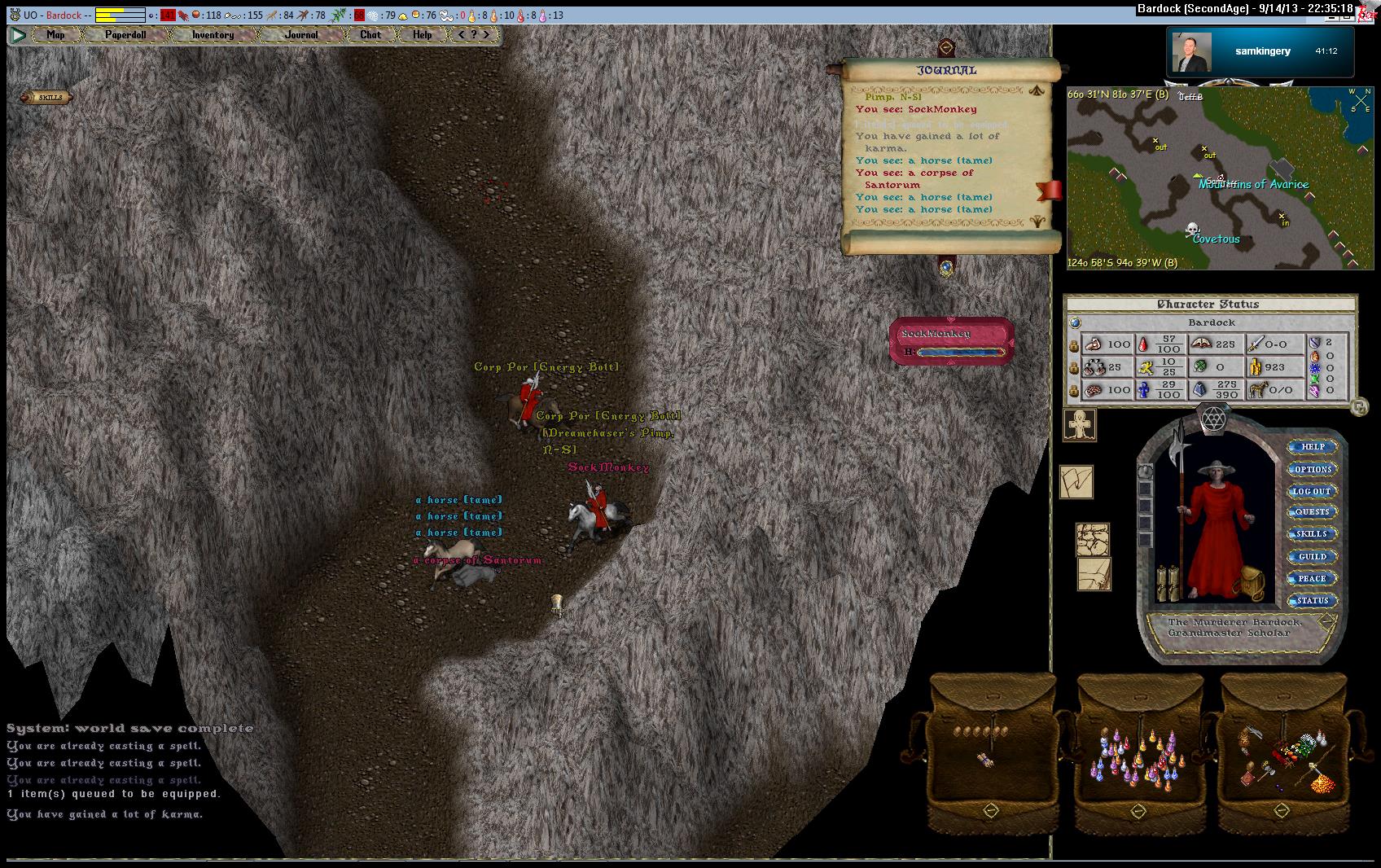The width and height of the screenshot is (1381, 868).
Task: Open HELP on the paperdoll
Action: (1313, 447)
